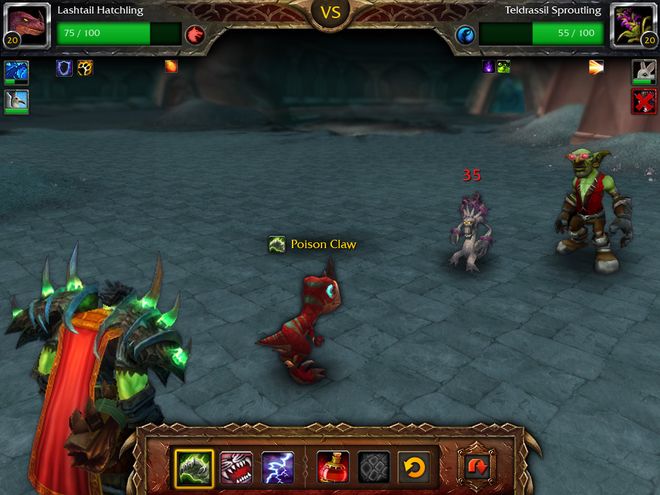Inspect the enemy's defeated pet with red X
660x495 pixels.
(x=644, y=101)
